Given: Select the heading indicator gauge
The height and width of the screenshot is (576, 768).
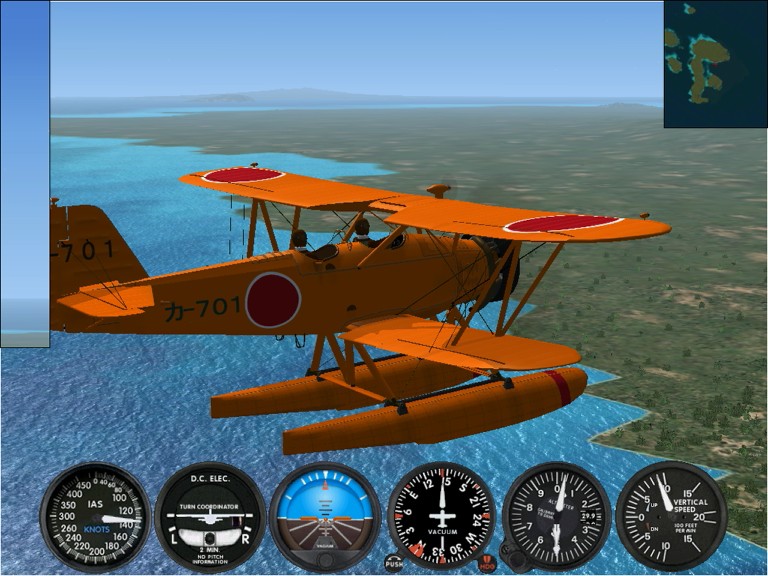Looking at the screenshot, I should coord(441,516).
